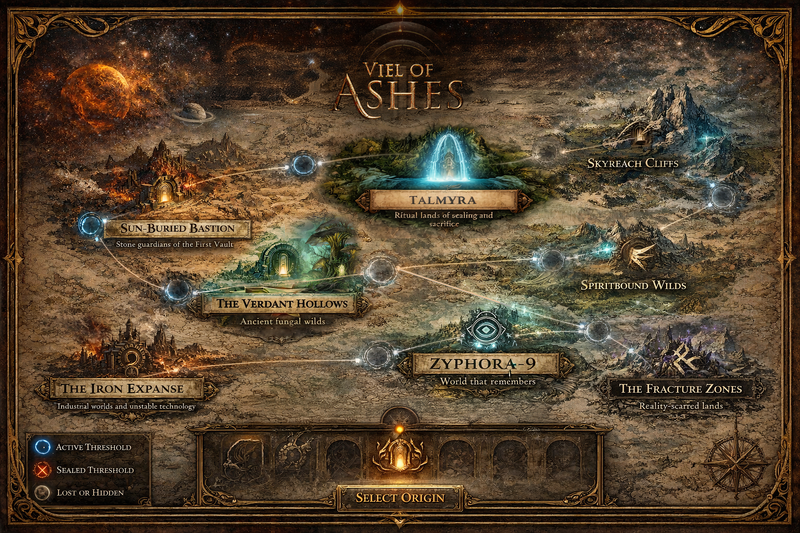Image resolution: width=800 pixels, height=533 pixels.
Task: Open The Verdant Hollows location
Action: (x=275, y=303)
